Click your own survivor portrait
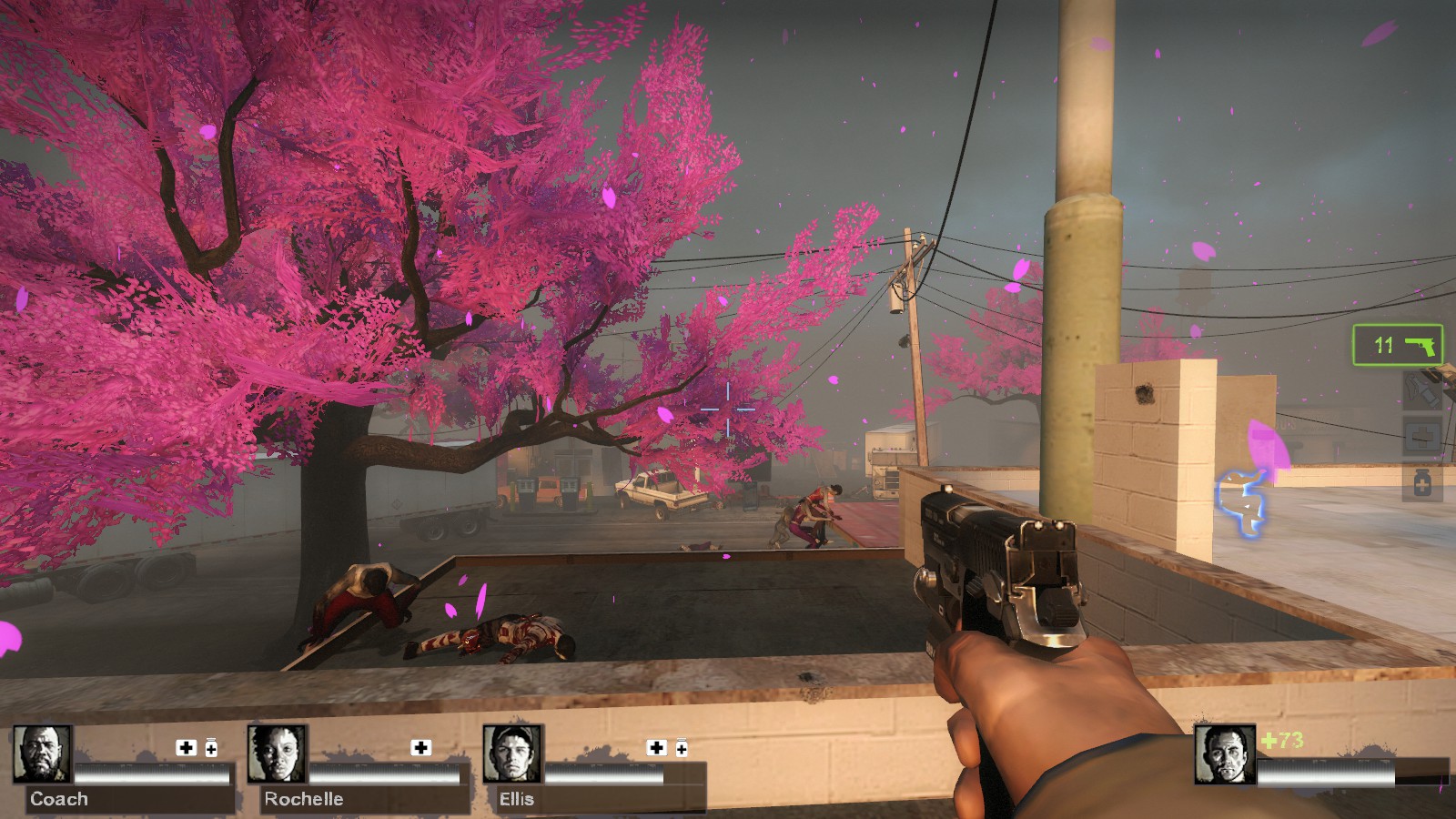1456x819 pixels. click(1224, 754)
